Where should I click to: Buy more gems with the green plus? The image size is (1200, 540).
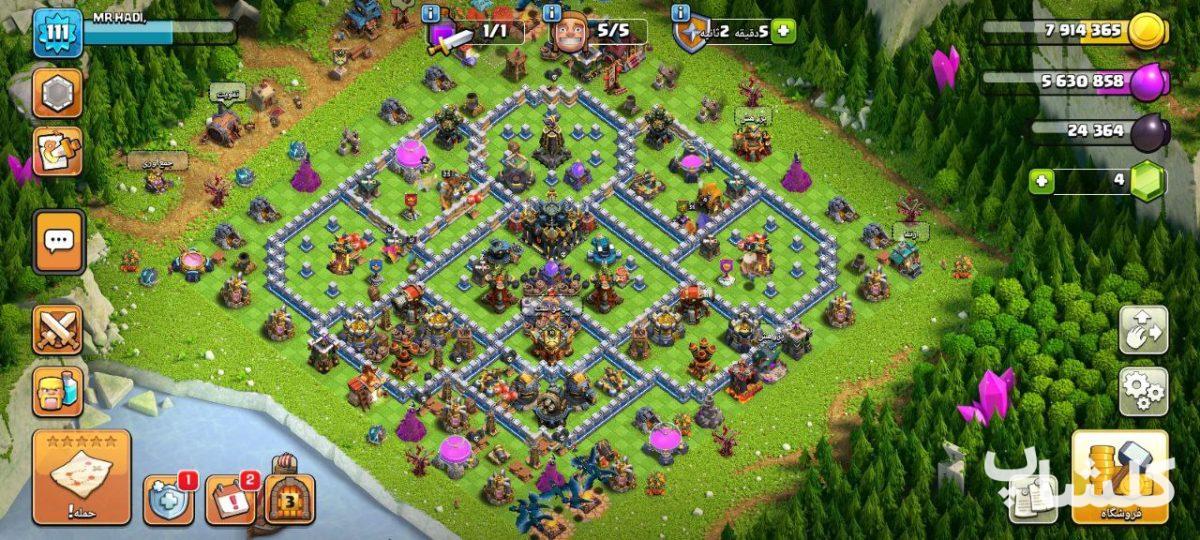[x=1042, y=182]
